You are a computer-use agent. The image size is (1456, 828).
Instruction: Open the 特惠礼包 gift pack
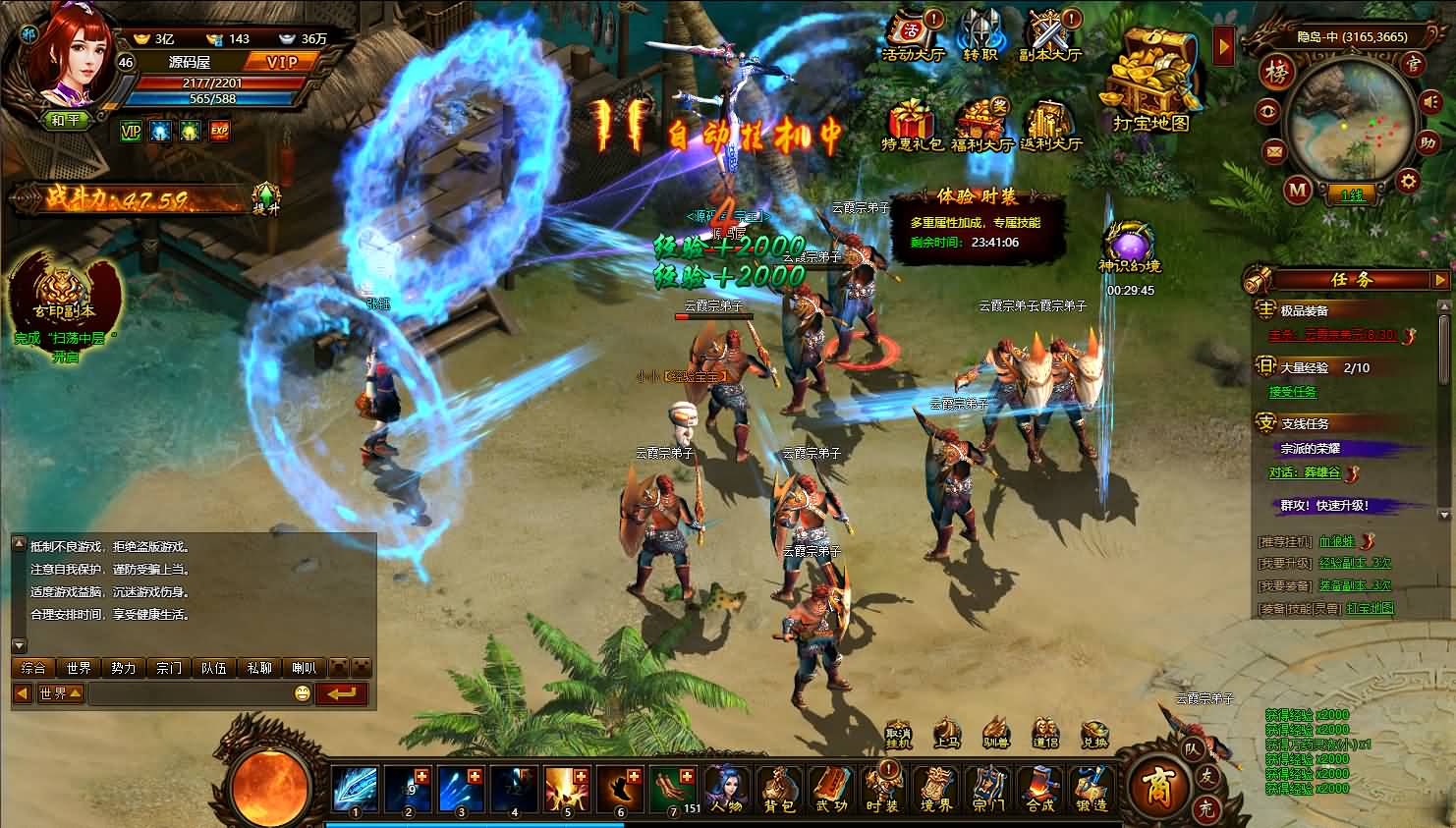pyautogui.click(x=912, y=126)
